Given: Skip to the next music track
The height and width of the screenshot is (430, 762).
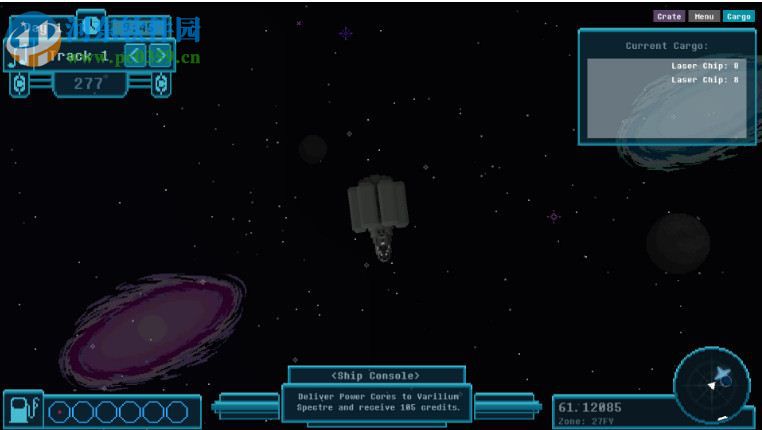Looking at the screenshot, I should tap(160, 55).
